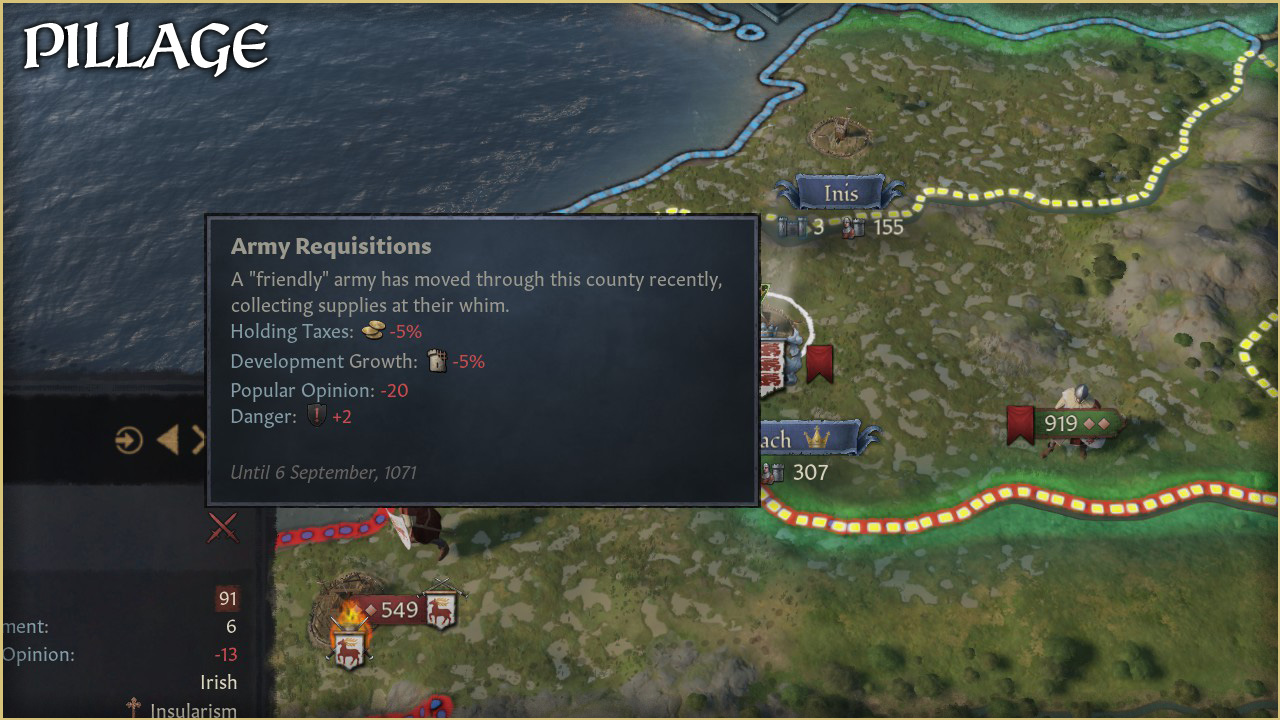Open the Irish culture entry
This screenshot has height=720, width=1280.
[218, 682]
